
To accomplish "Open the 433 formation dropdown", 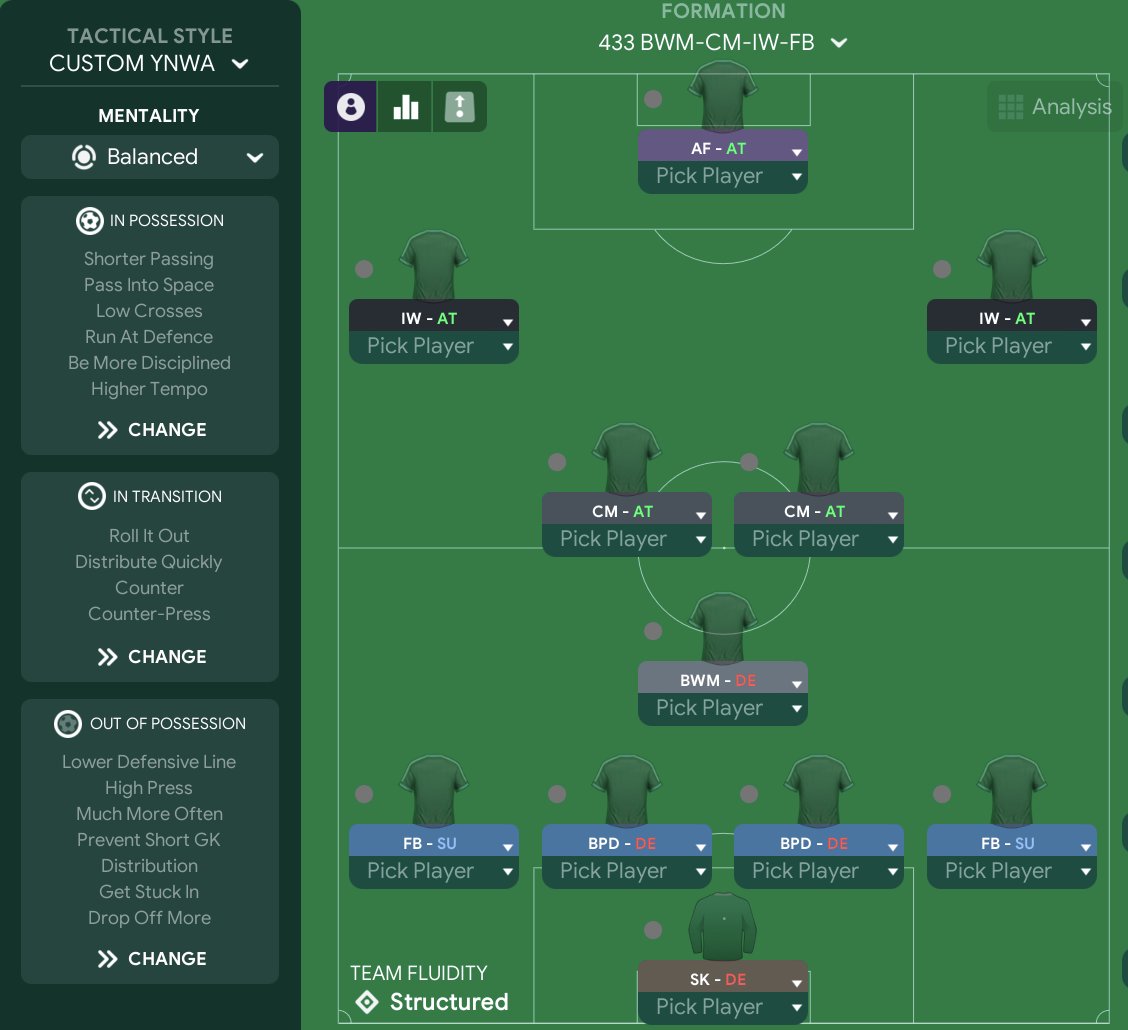I will (x=722, y=43).
